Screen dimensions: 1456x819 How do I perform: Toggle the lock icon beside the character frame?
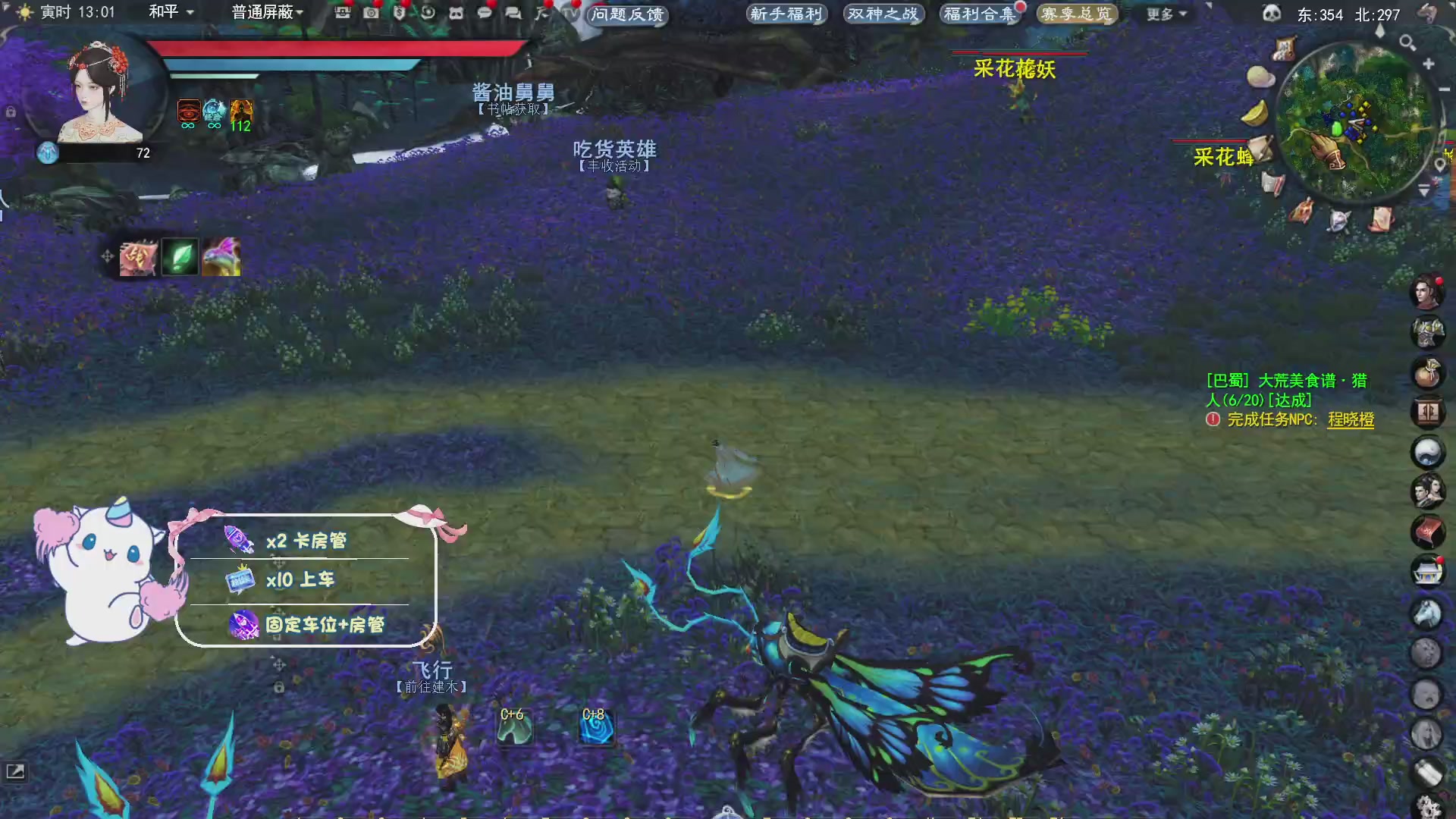(11, 111)
